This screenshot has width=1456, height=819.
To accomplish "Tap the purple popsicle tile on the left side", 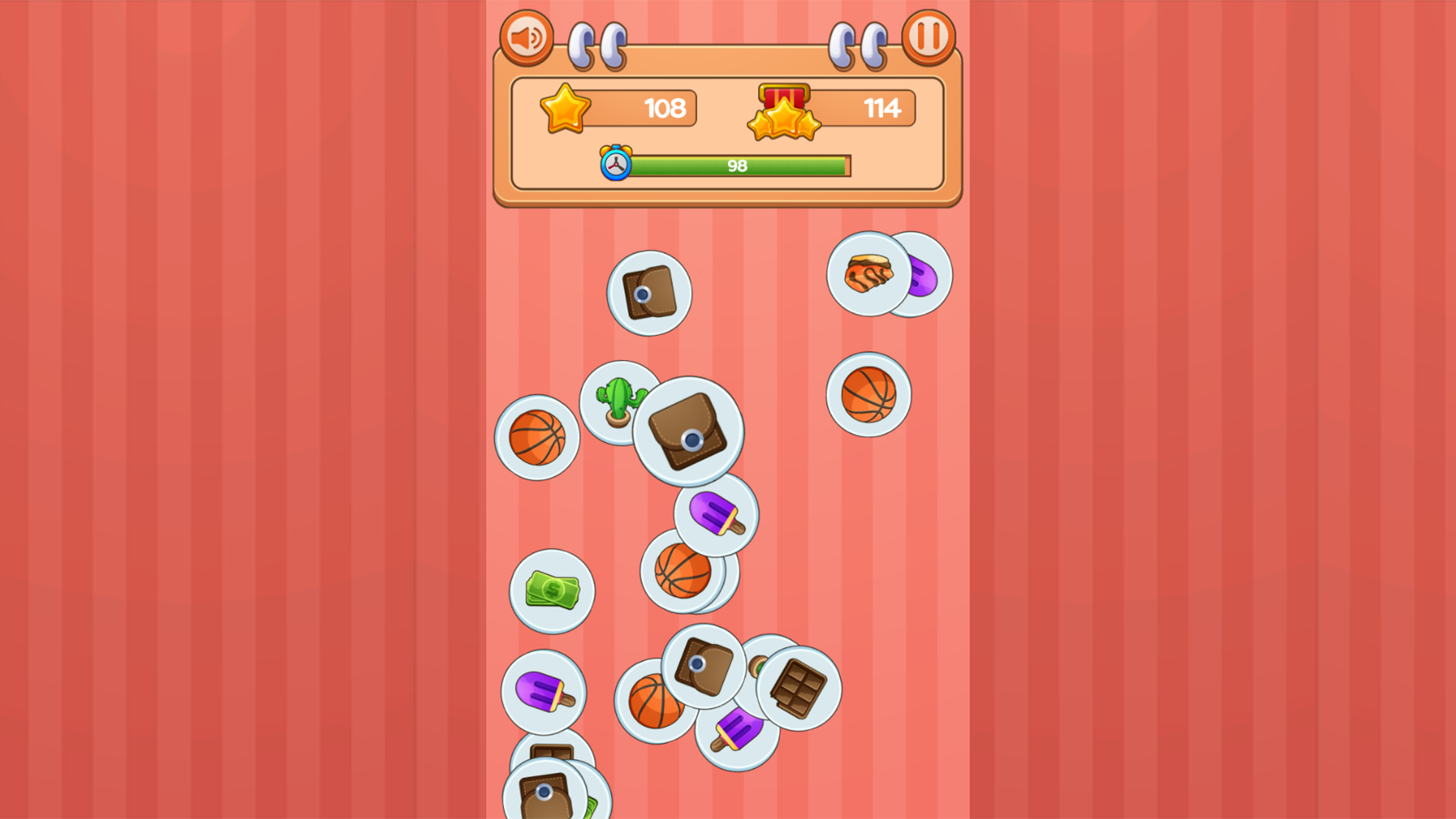I will tap(543, 694).
